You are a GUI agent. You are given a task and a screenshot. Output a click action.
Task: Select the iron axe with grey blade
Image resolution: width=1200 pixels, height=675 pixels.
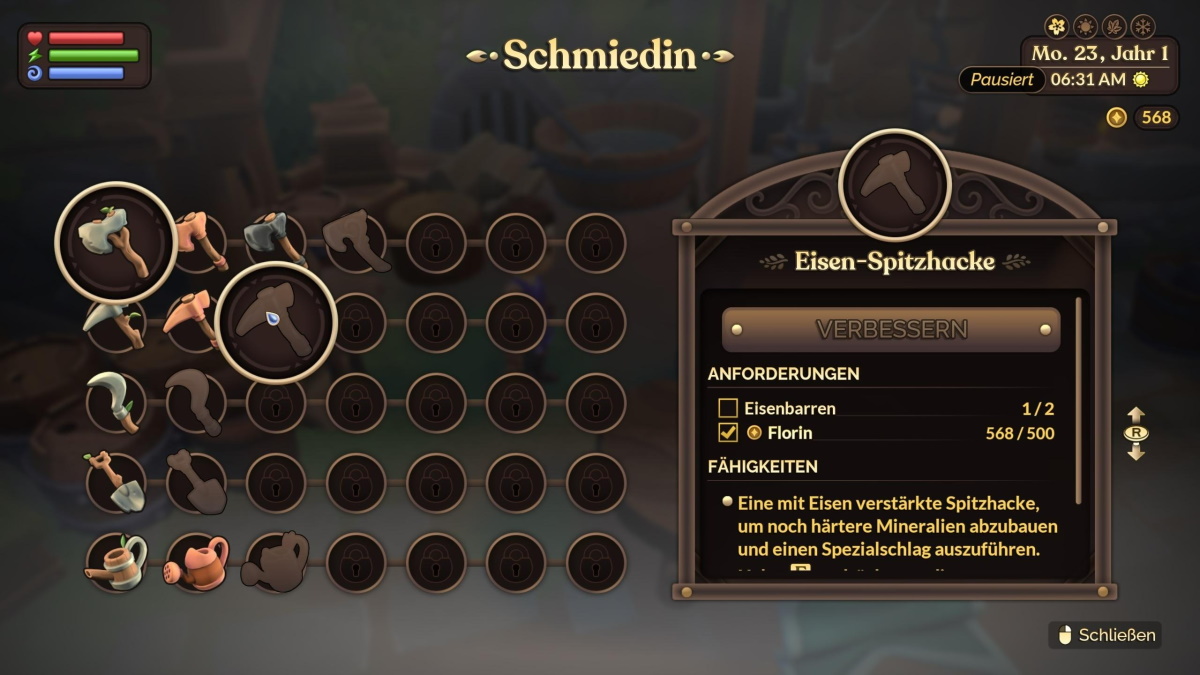pyautogui.click(x=275, y=240)
